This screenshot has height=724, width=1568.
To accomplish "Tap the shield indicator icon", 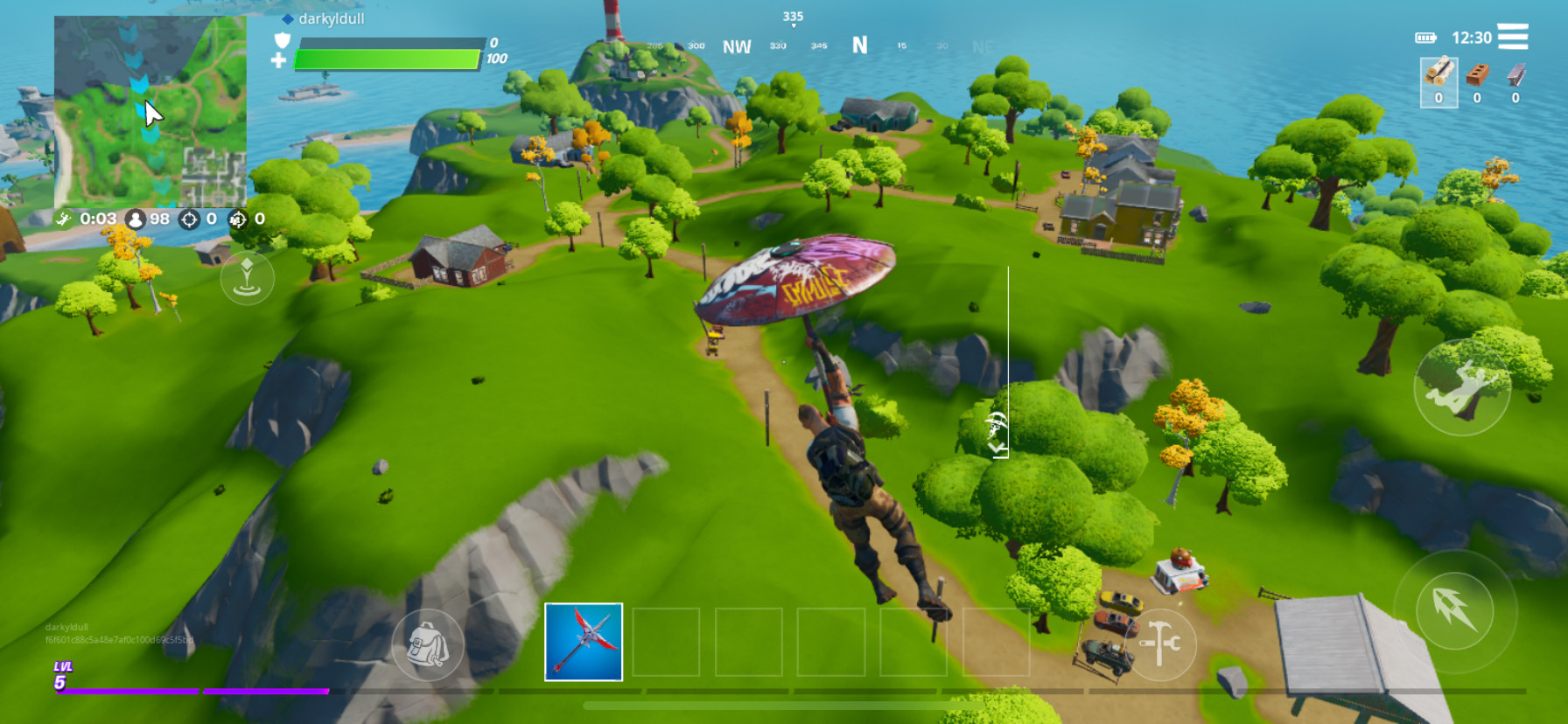I will [281, 39].
